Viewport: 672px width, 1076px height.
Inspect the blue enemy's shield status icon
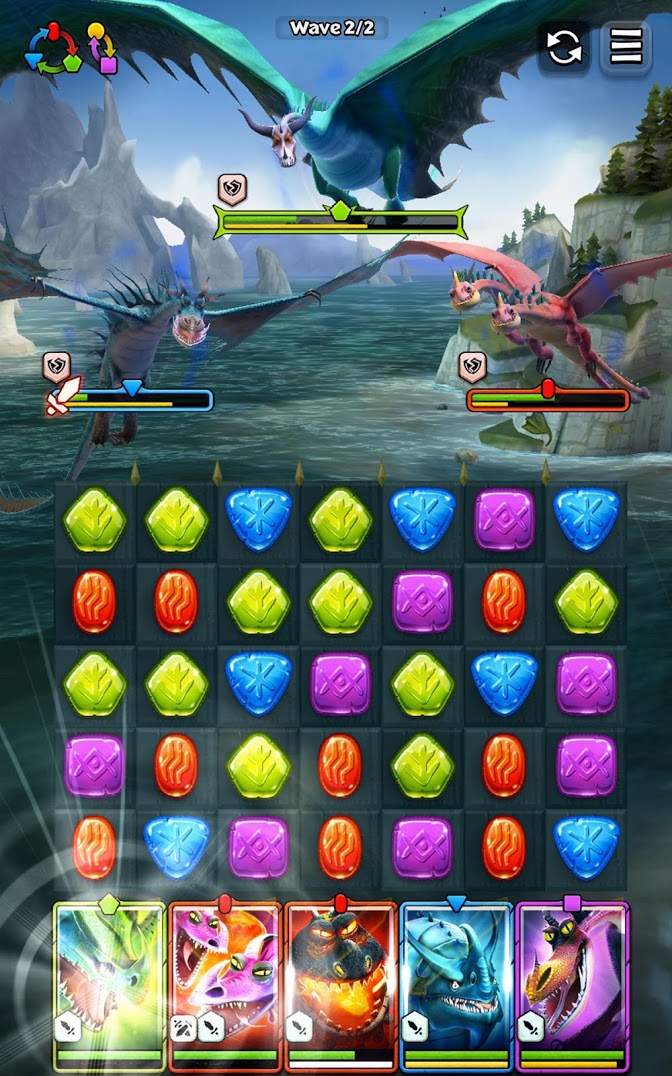pos(56,367)
